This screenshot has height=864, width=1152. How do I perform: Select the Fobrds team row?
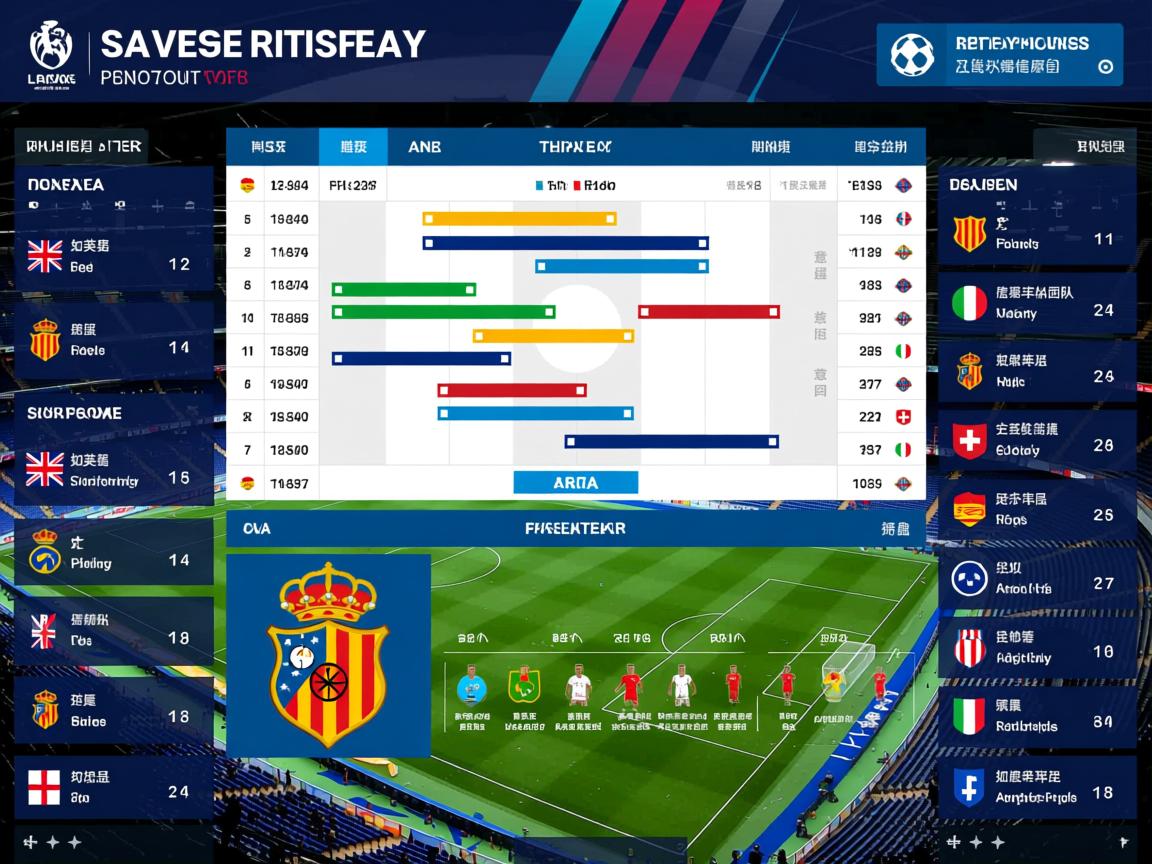point(1037,234)
